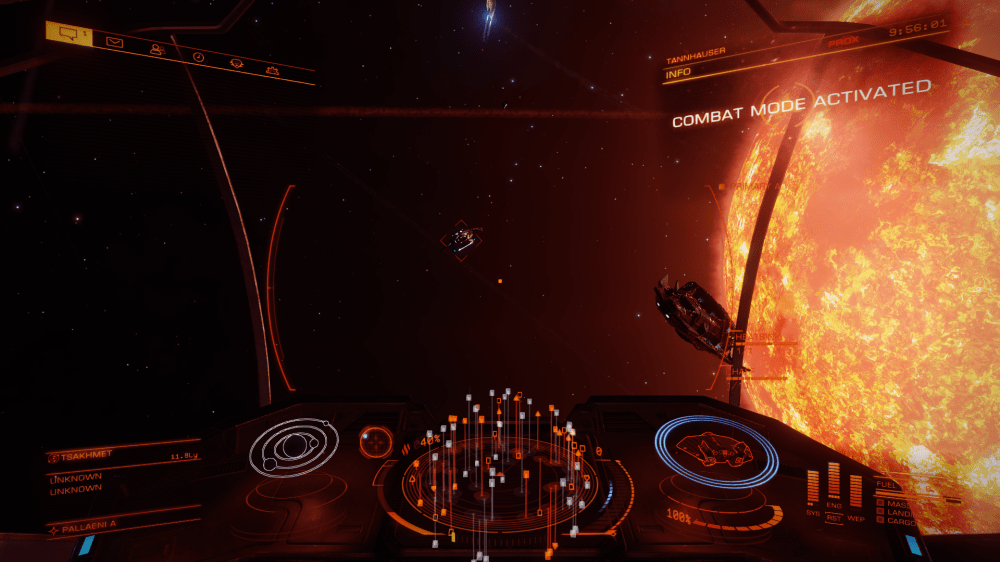Open the comms settings gear tab

coord(272,70)
